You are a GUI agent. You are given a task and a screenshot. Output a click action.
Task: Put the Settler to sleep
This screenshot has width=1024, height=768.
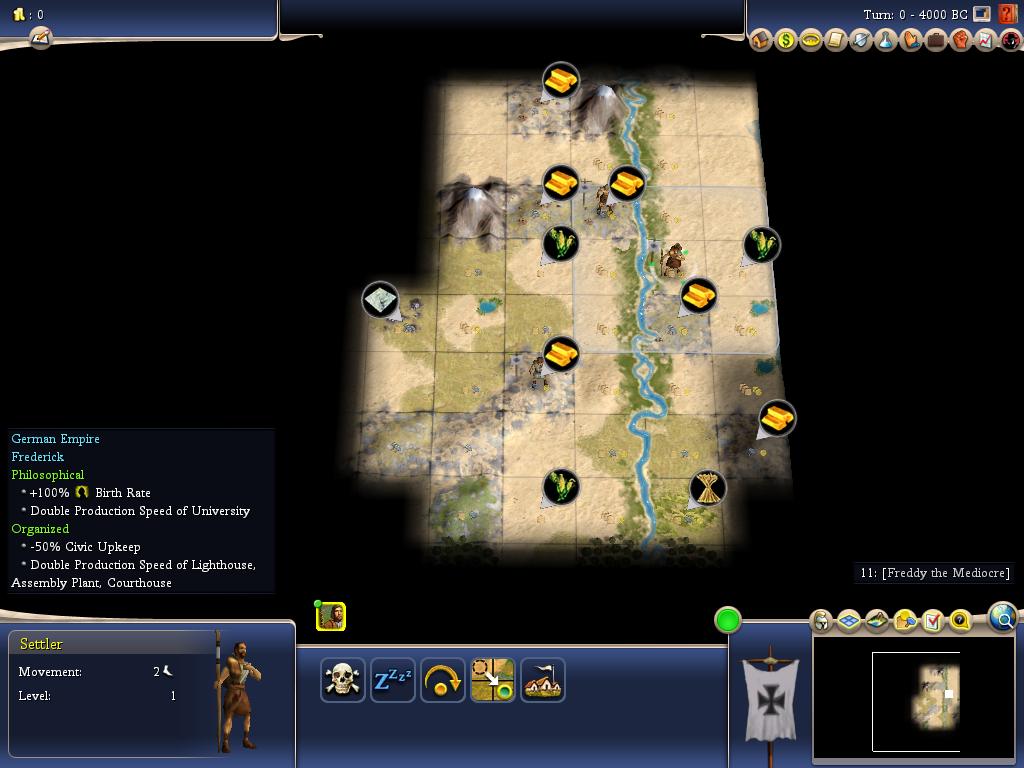pyautogui.click(x=392, y=680)
